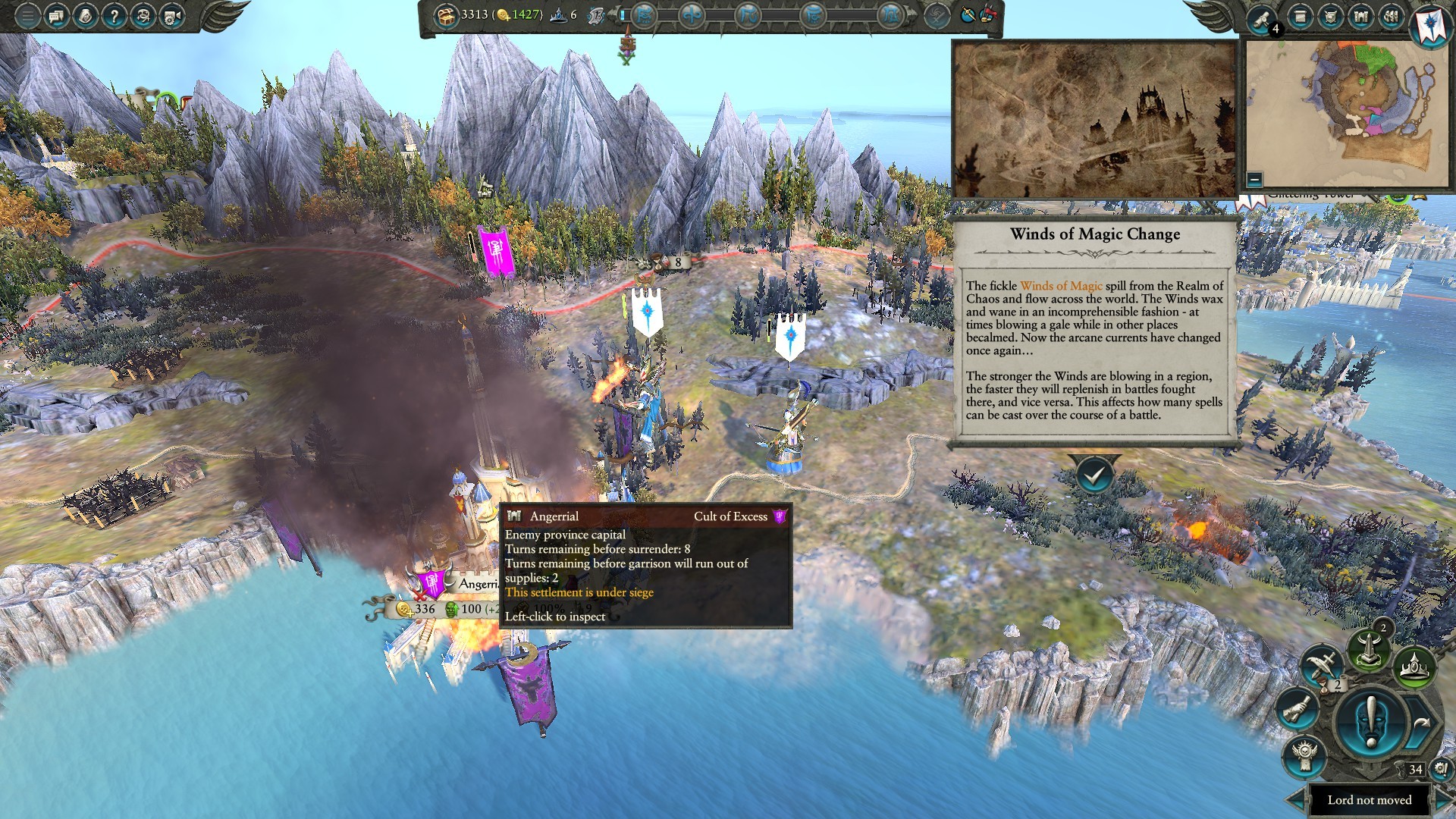Open the question mark help pages
Image resolution: width=1456 pixels, height=819 pixels.
pos(114,15)
